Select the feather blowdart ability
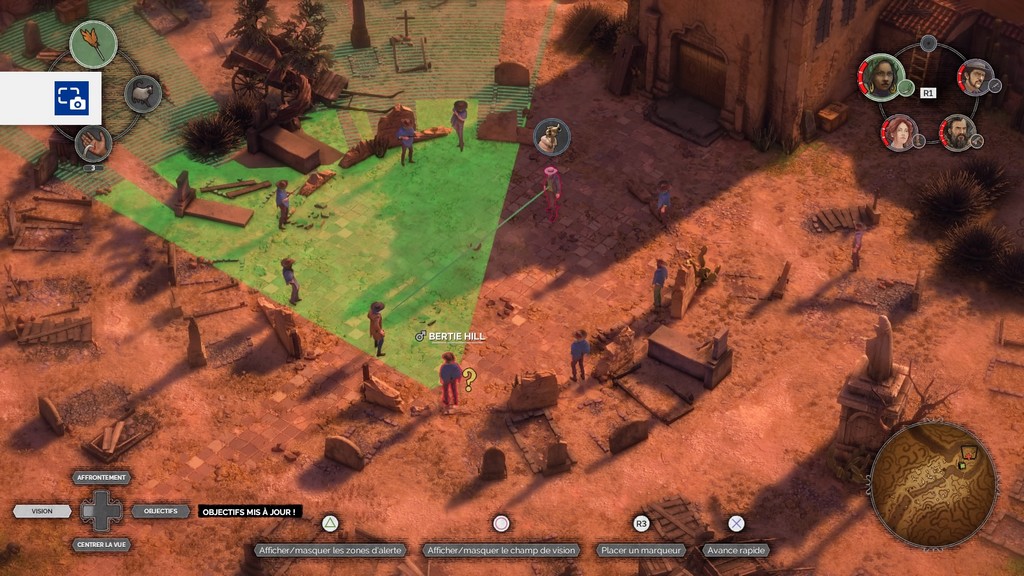Viewport: 1024px width, 576px height. click(93, 44)
